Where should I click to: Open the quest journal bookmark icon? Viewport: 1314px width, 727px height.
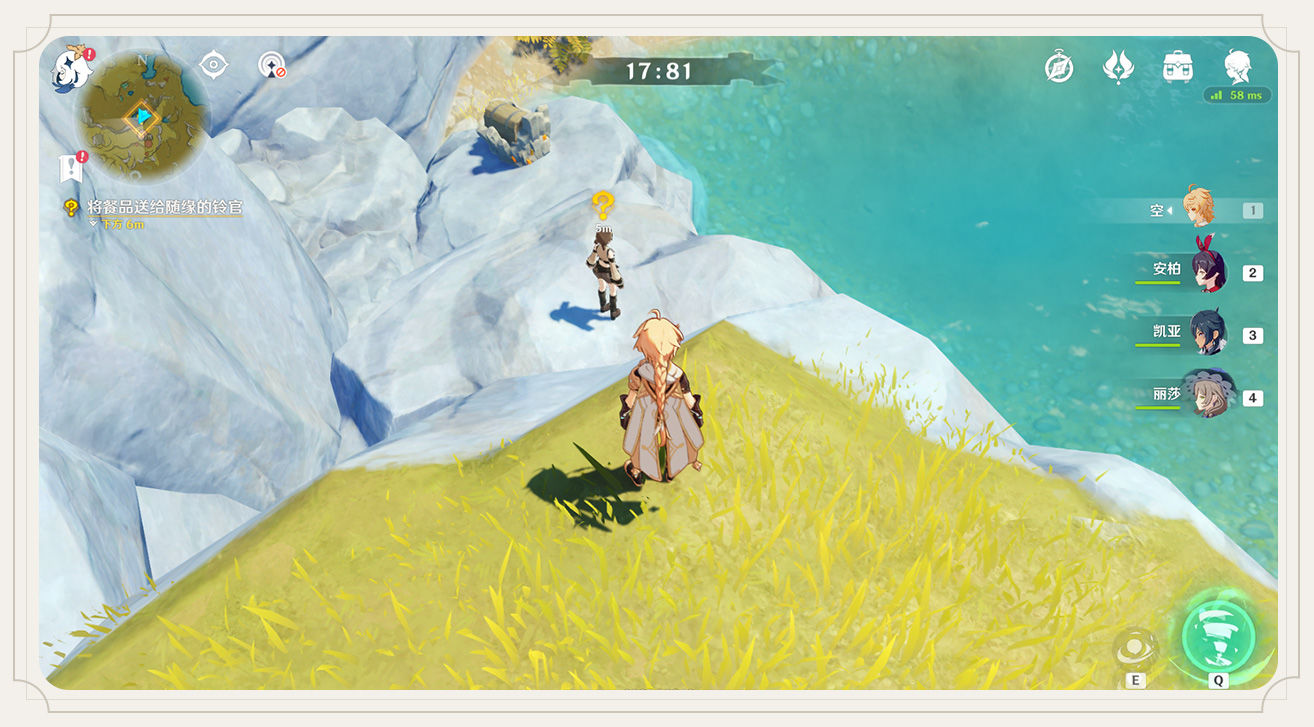70,168
